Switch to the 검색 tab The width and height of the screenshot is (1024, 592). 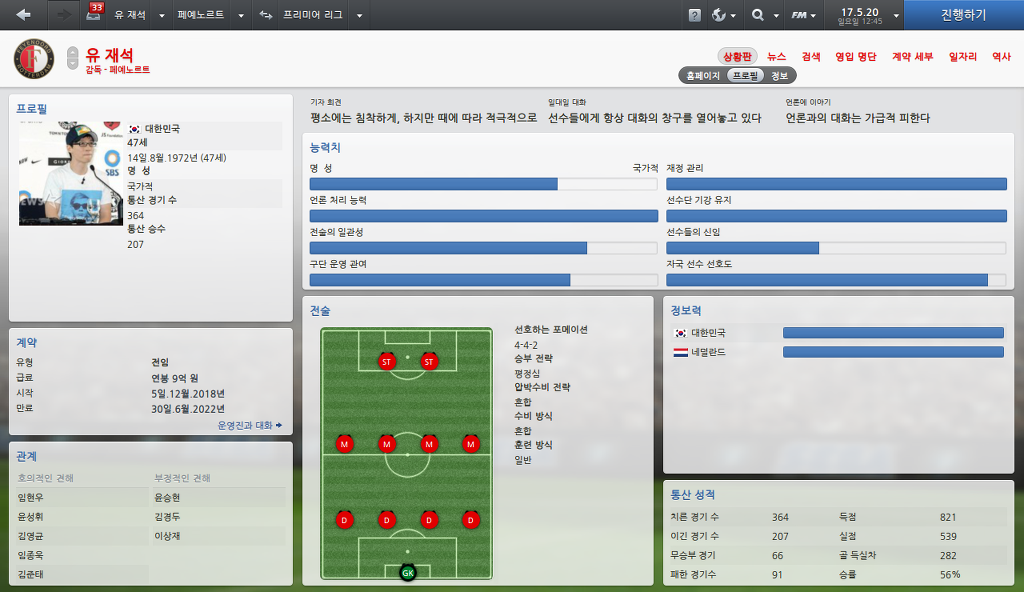click(811, 57)
